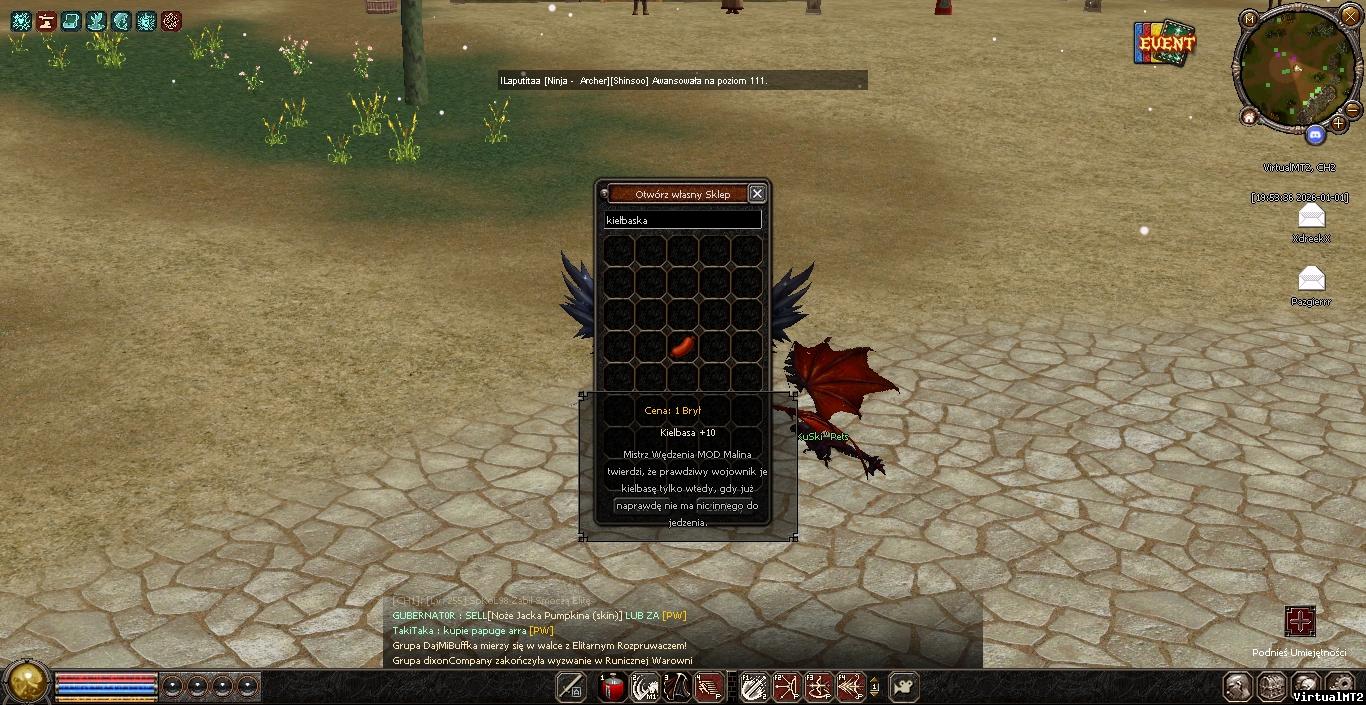Open the treasure chest inventory button
Image resolution: width=1366 pixels, height=705 pixels.
click(1272, 687)
